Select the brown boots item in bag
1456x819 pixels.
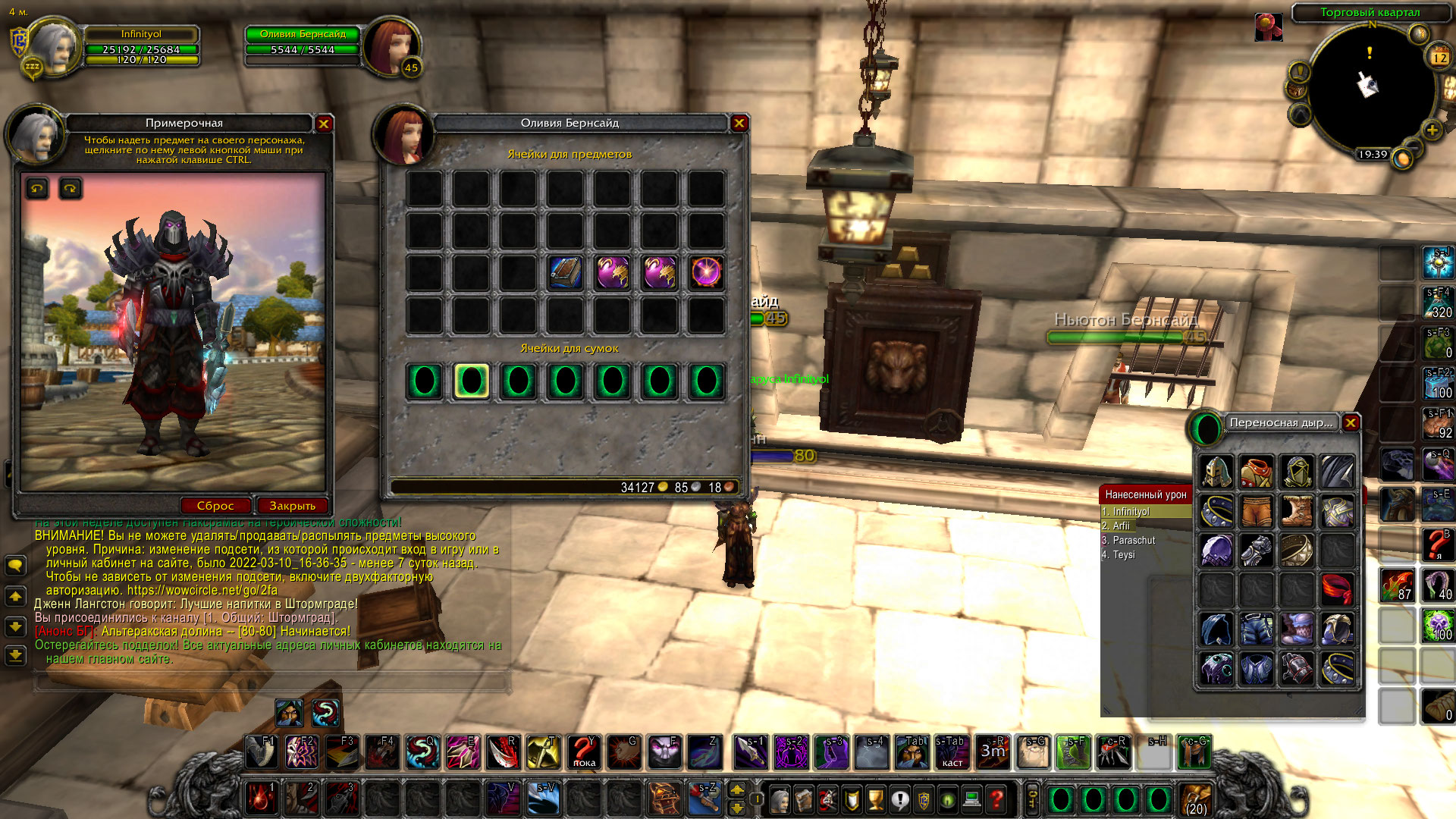pos(1297,511)
